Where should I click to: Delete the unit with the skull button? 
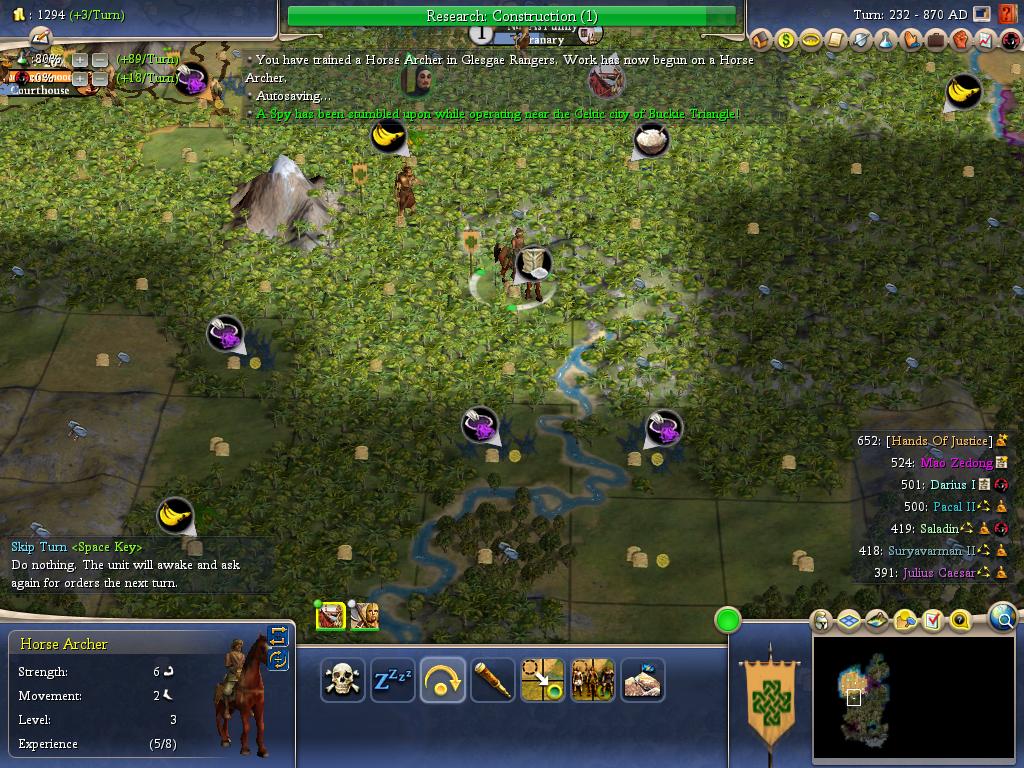[x=342, y=681]
